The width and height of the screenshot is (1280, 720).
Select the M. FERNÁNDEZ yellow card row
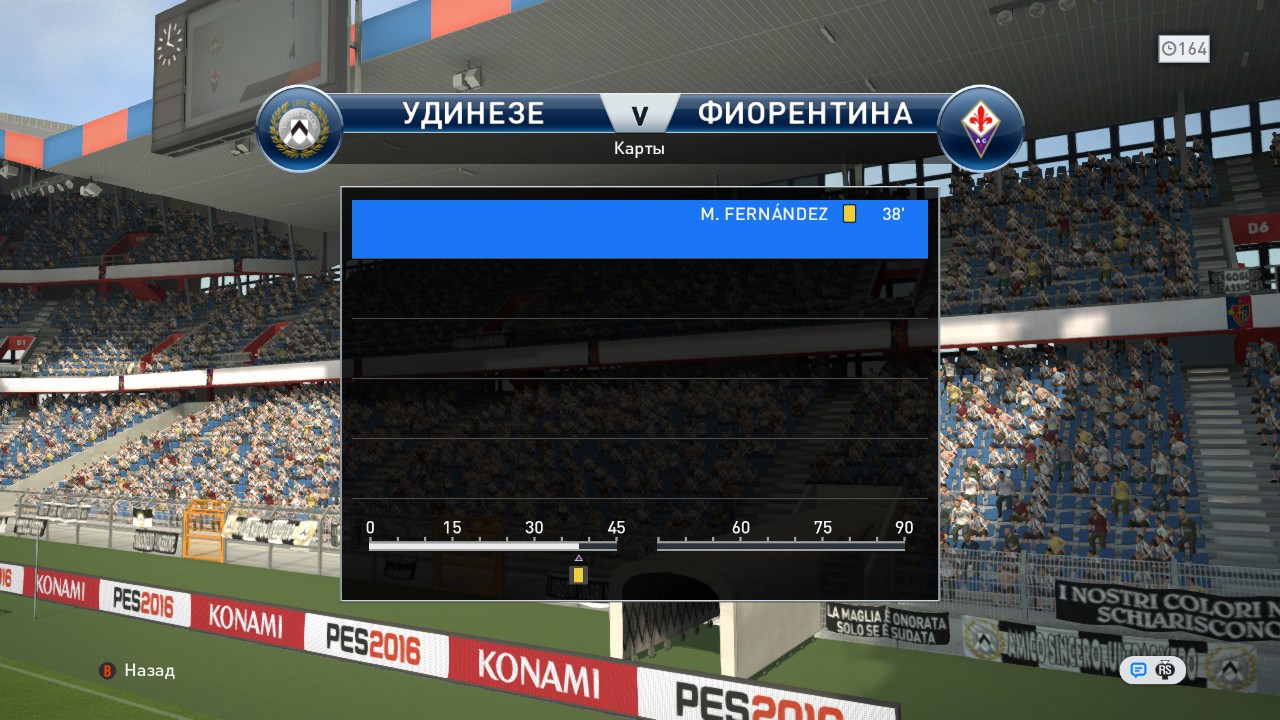pos(640,229)
